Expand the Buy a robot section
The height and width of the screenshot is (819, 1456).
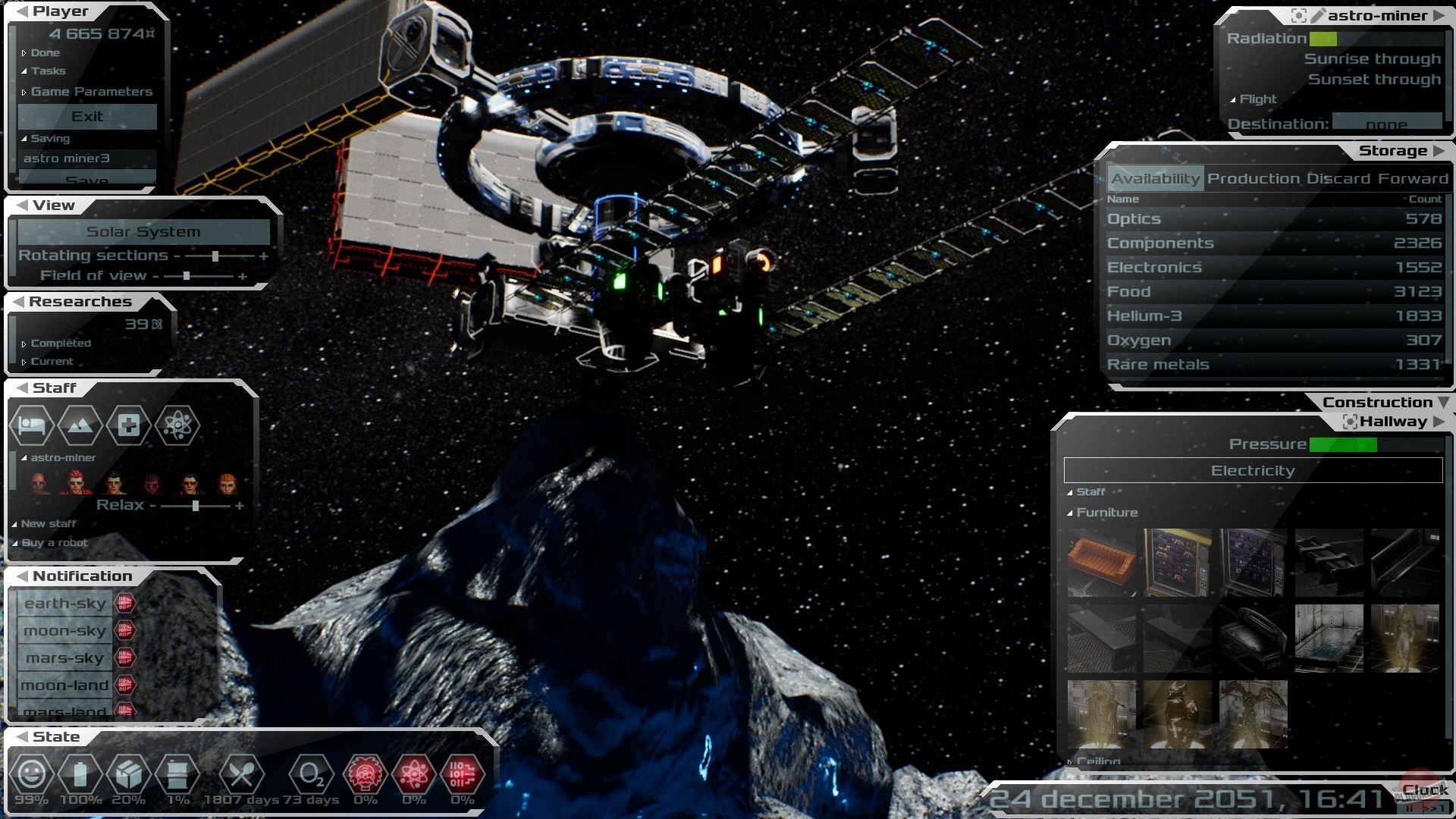(54, 543)
